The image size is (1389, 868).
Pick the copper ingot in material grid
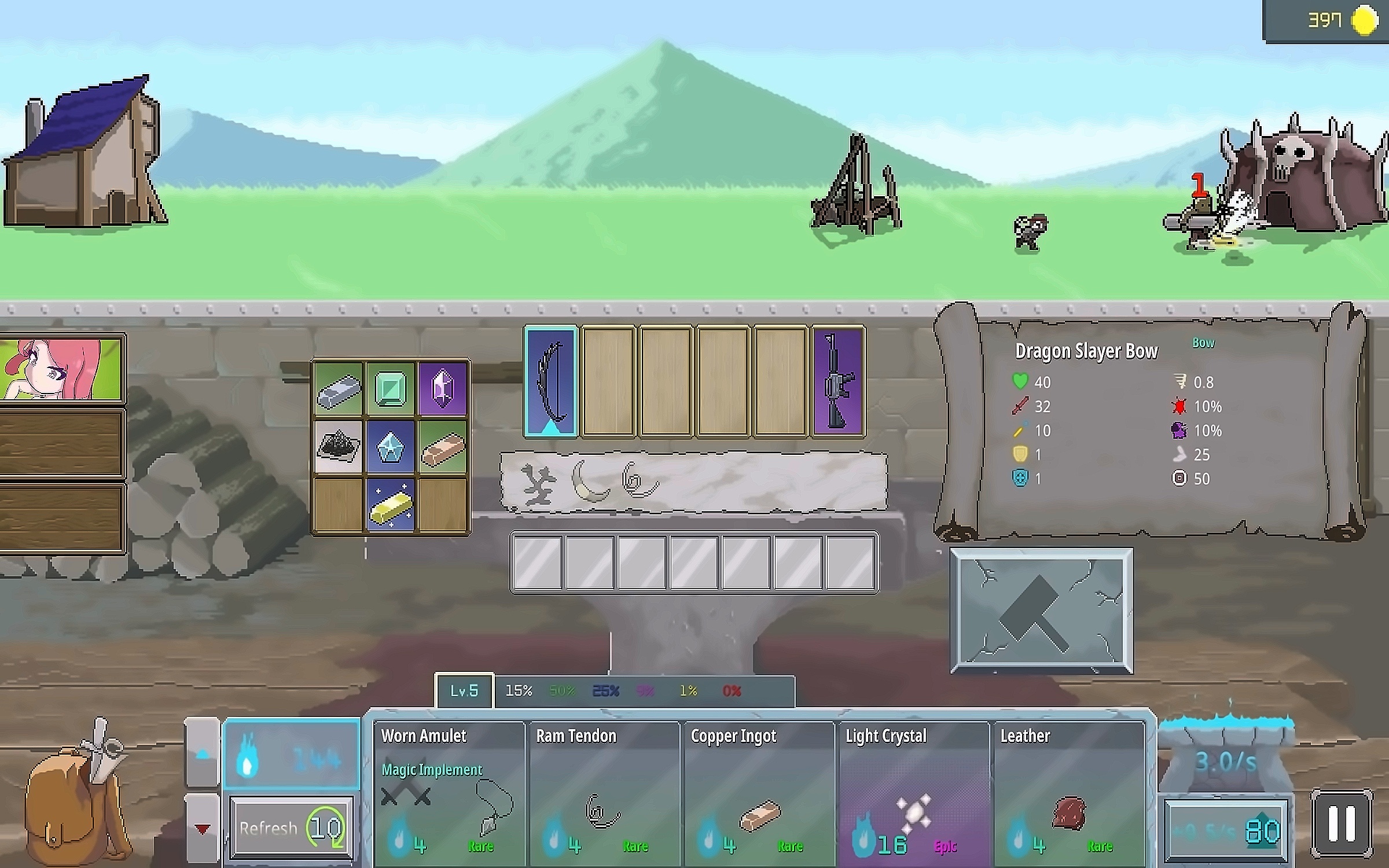(442, 446)
